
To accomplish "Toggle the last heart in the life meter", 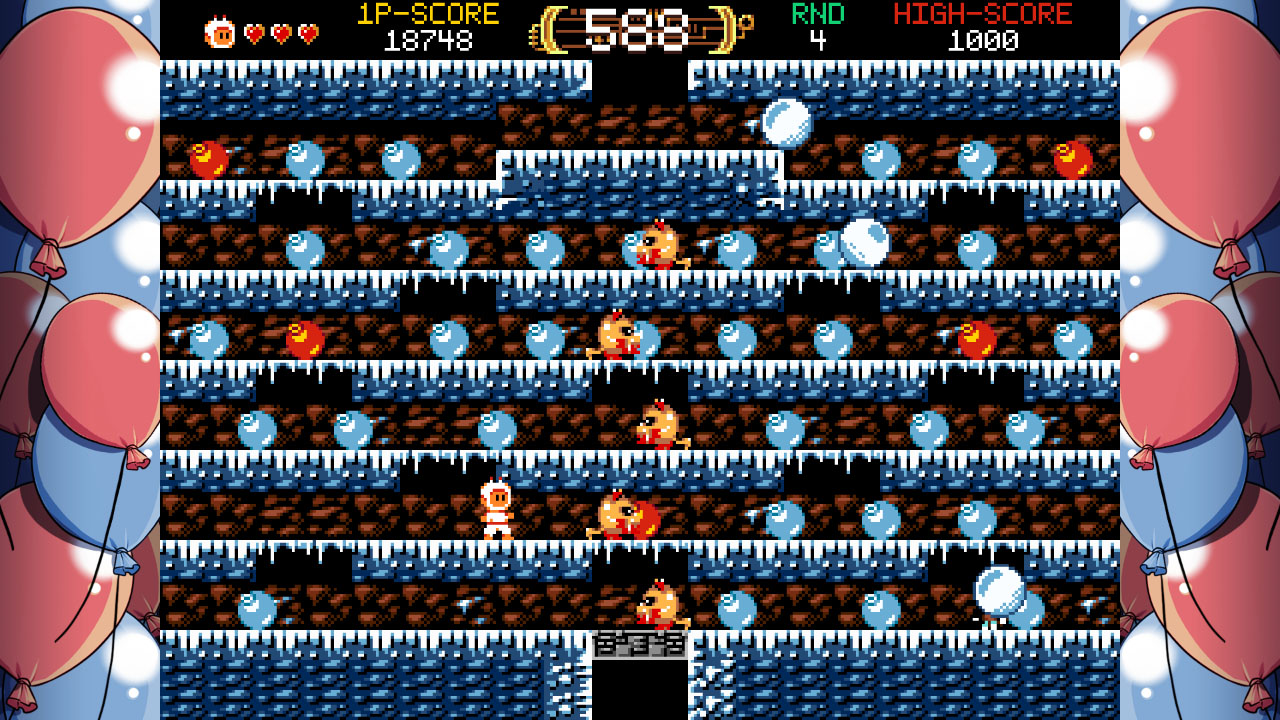I will click(305, 30).
